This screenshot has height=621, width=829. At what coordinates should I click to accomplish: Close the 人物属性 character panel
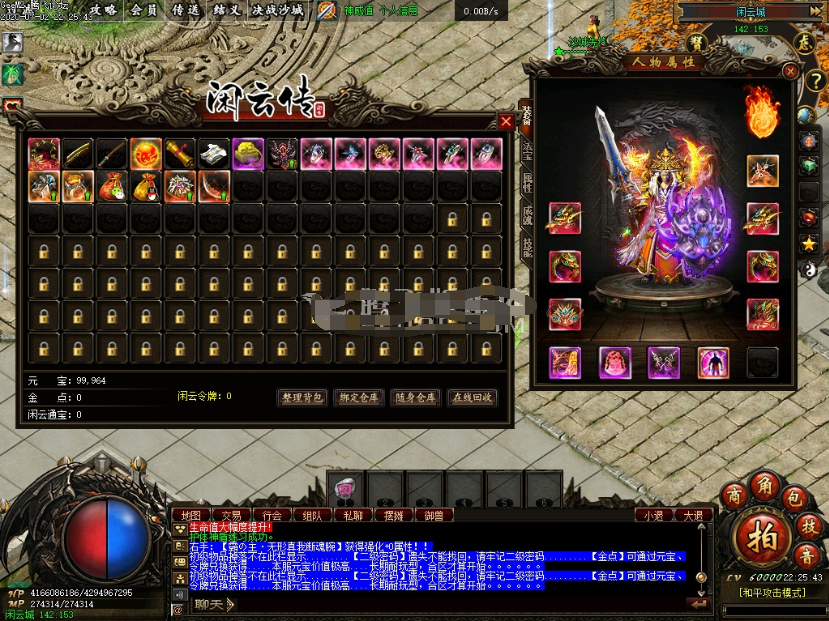point(790,72)
